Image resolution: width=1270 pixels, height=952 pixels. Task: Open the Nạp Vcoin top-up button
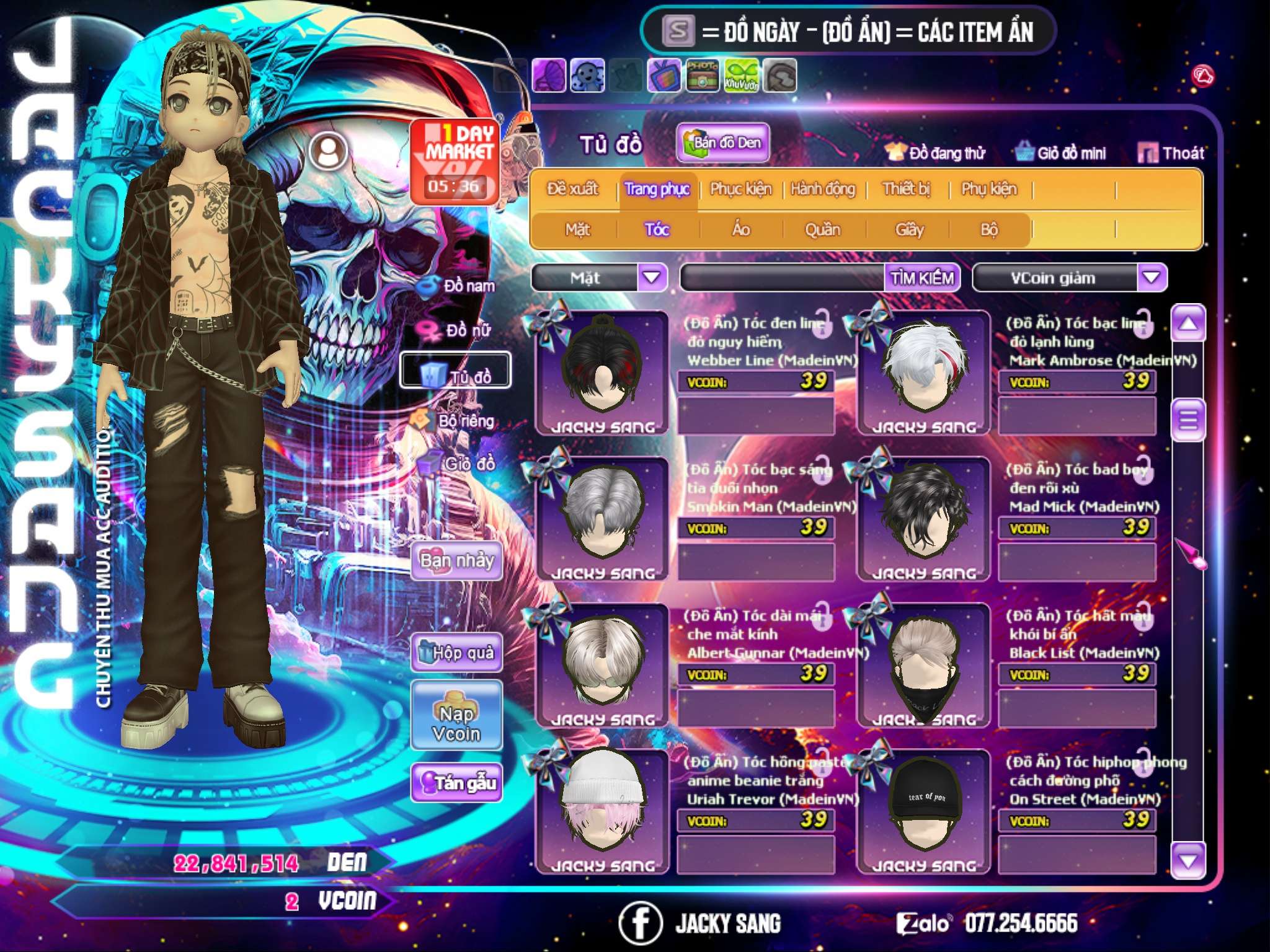point(456,723)
